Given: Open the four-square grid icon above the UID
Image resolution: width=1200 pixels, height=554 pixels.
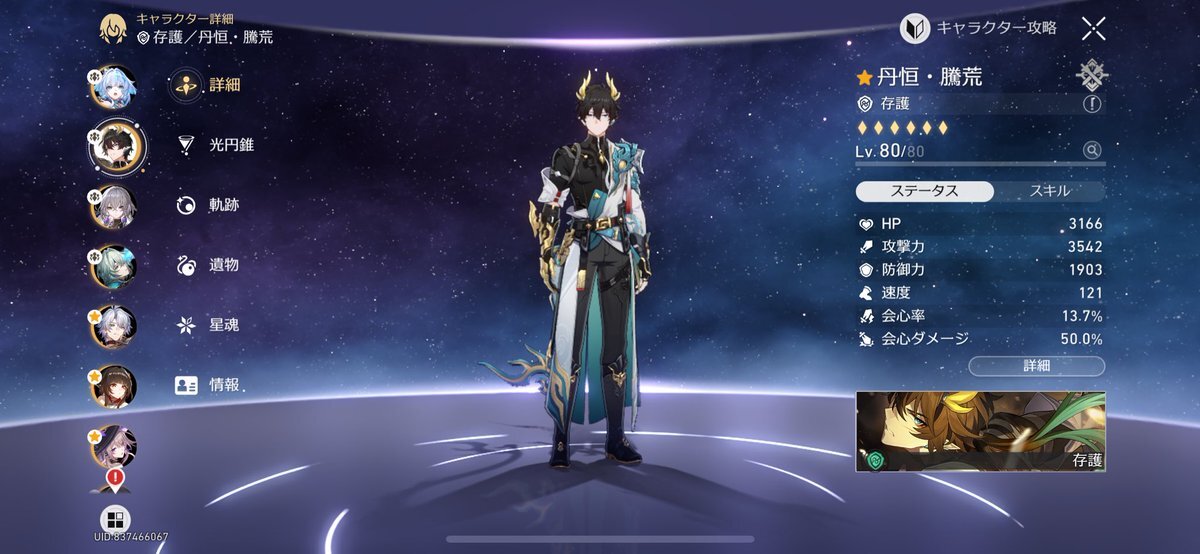Looking at the screenshot, I should tap(114, 519).
